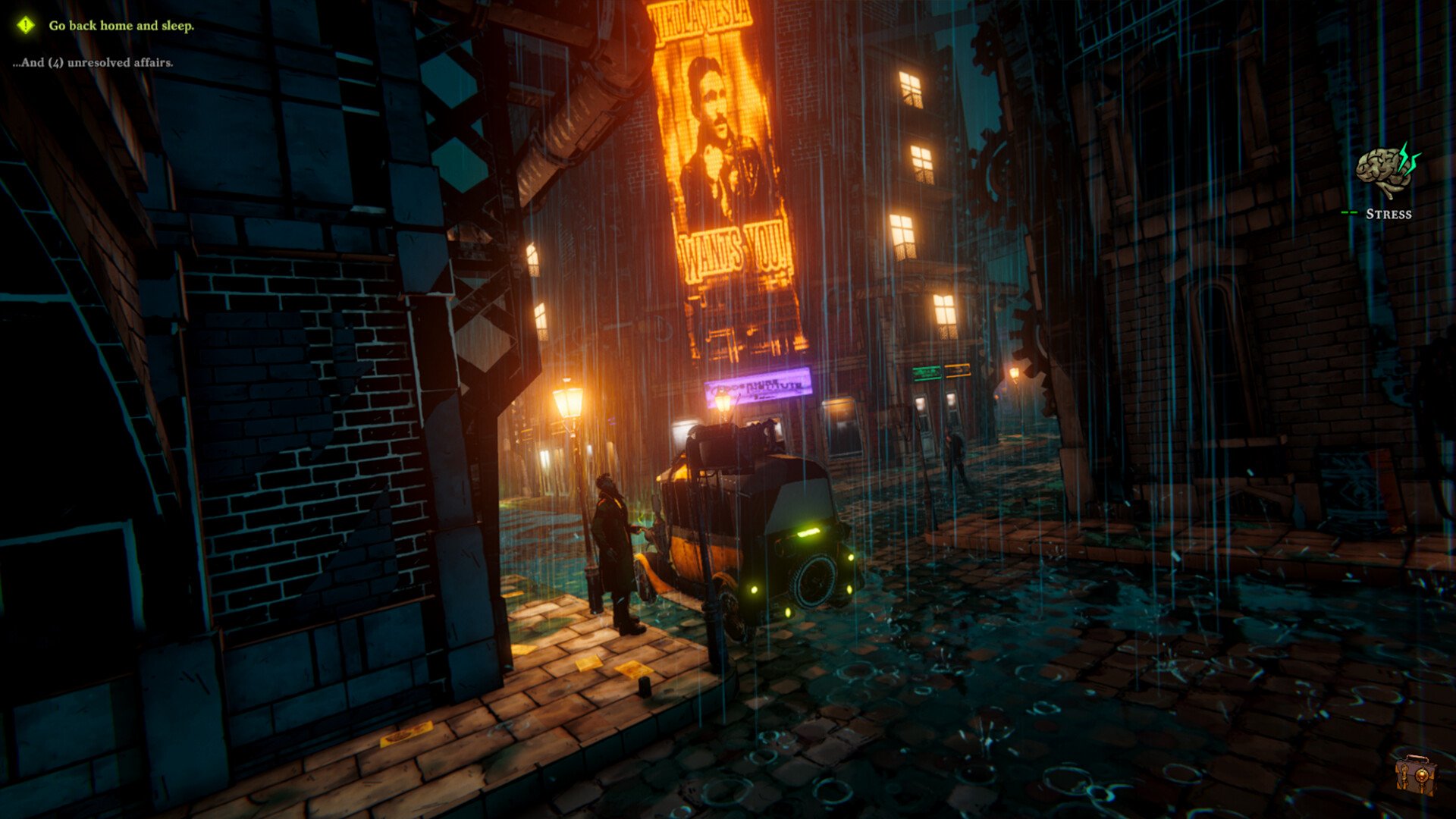Open the suitcase inventory icon
Image resolution: width=1456 pixels, height=819 pixels.
(1415, 773)
